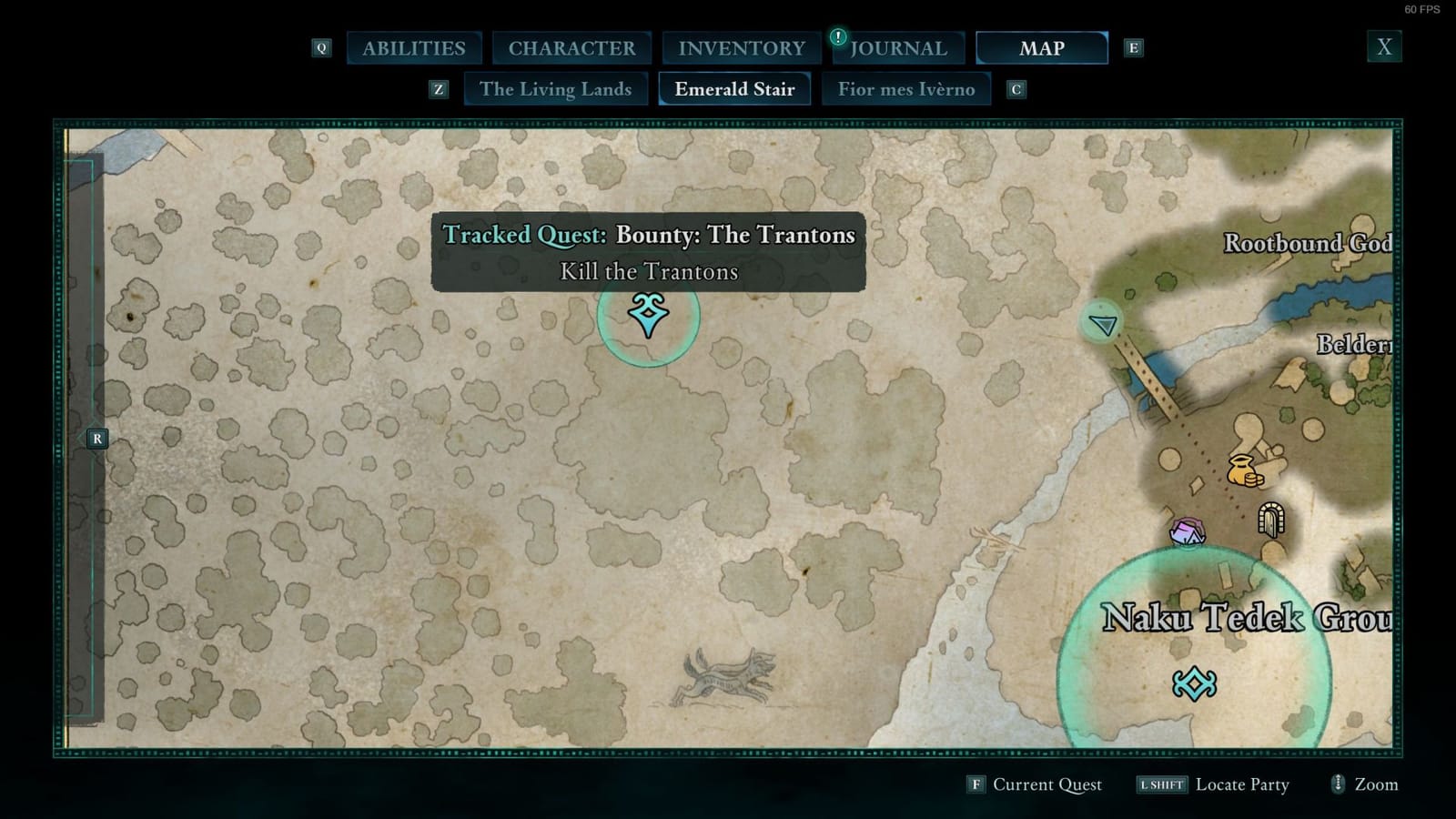The image size is (1456, 819).
Task: Toggle Locate Party with the L SHIFT prompt
Action: pyautogui.click(x=1161, y=784)
